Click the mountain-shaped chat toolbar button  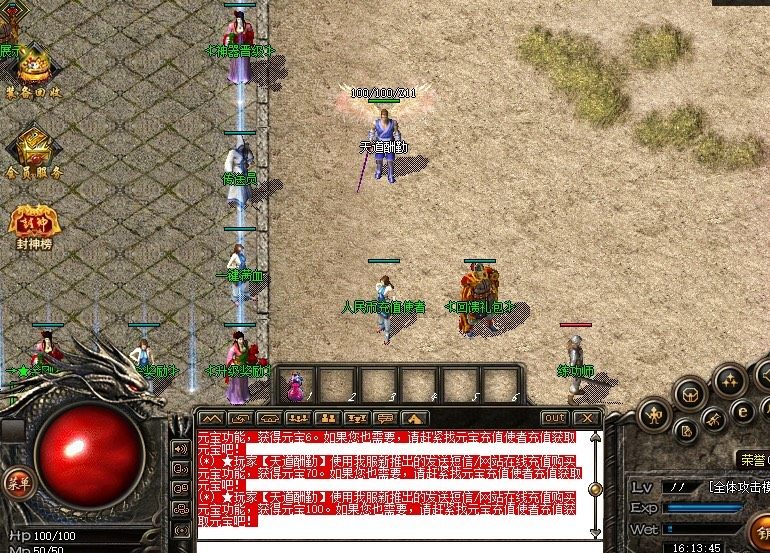coord(211,418)
